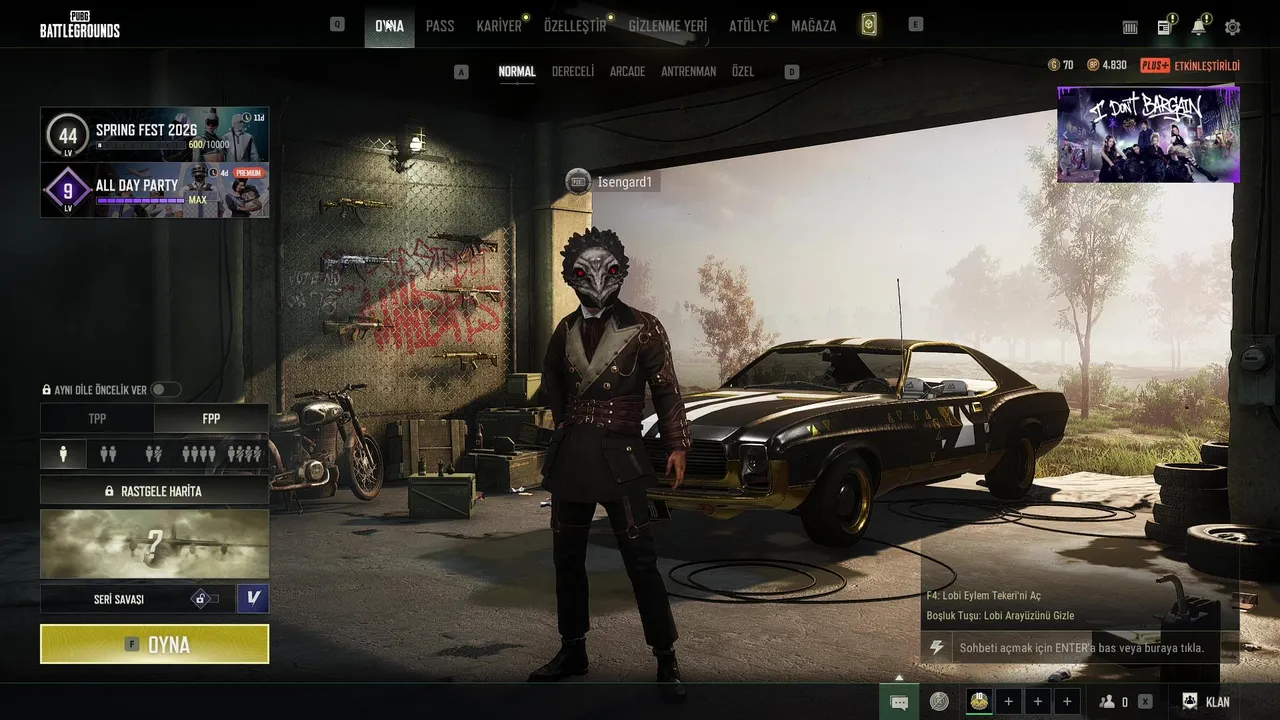
Task: Open the All Day Party pass banner
Action: tap(154, 190)
